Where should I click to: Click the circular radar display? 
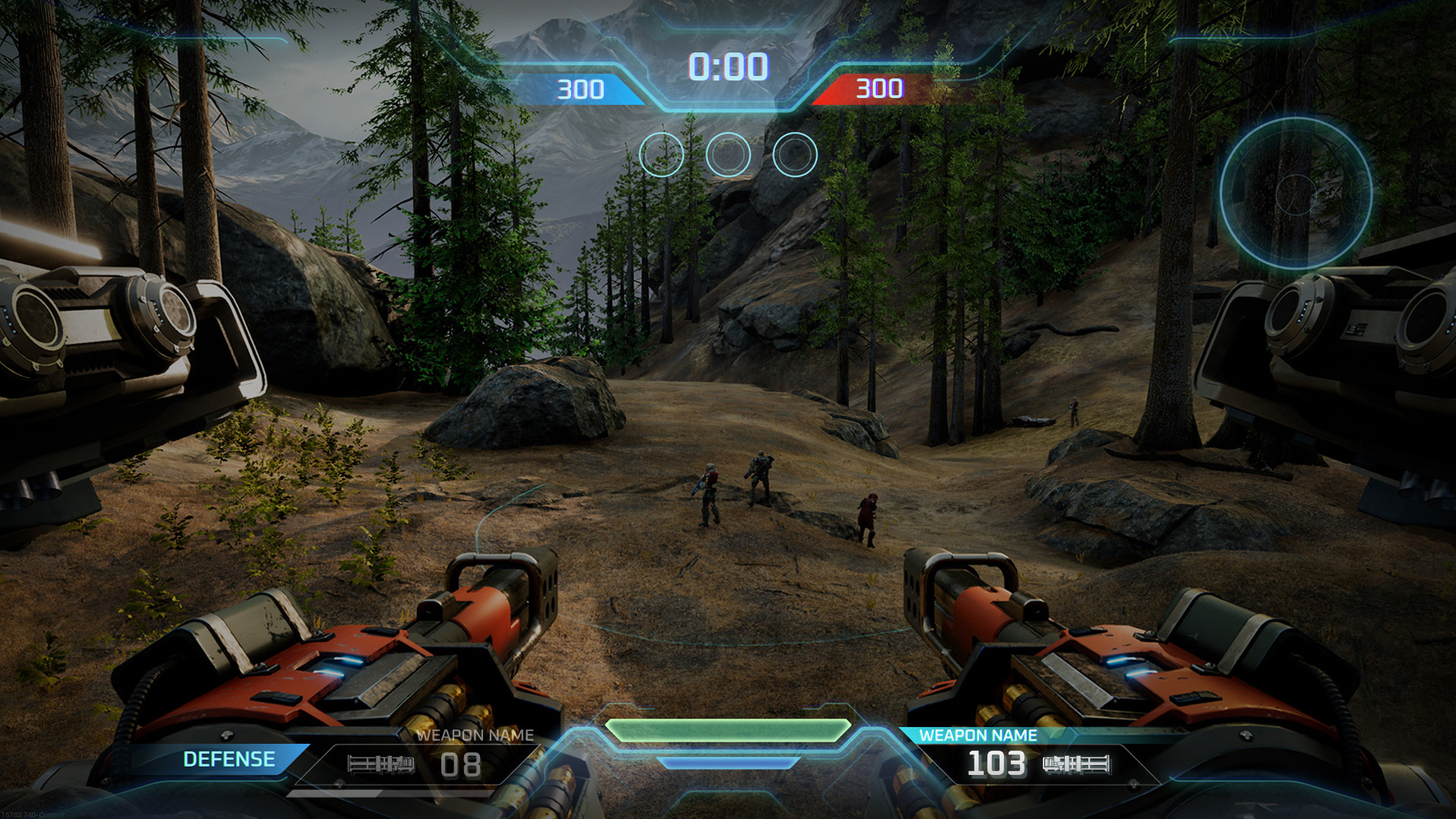(1296, 193)
